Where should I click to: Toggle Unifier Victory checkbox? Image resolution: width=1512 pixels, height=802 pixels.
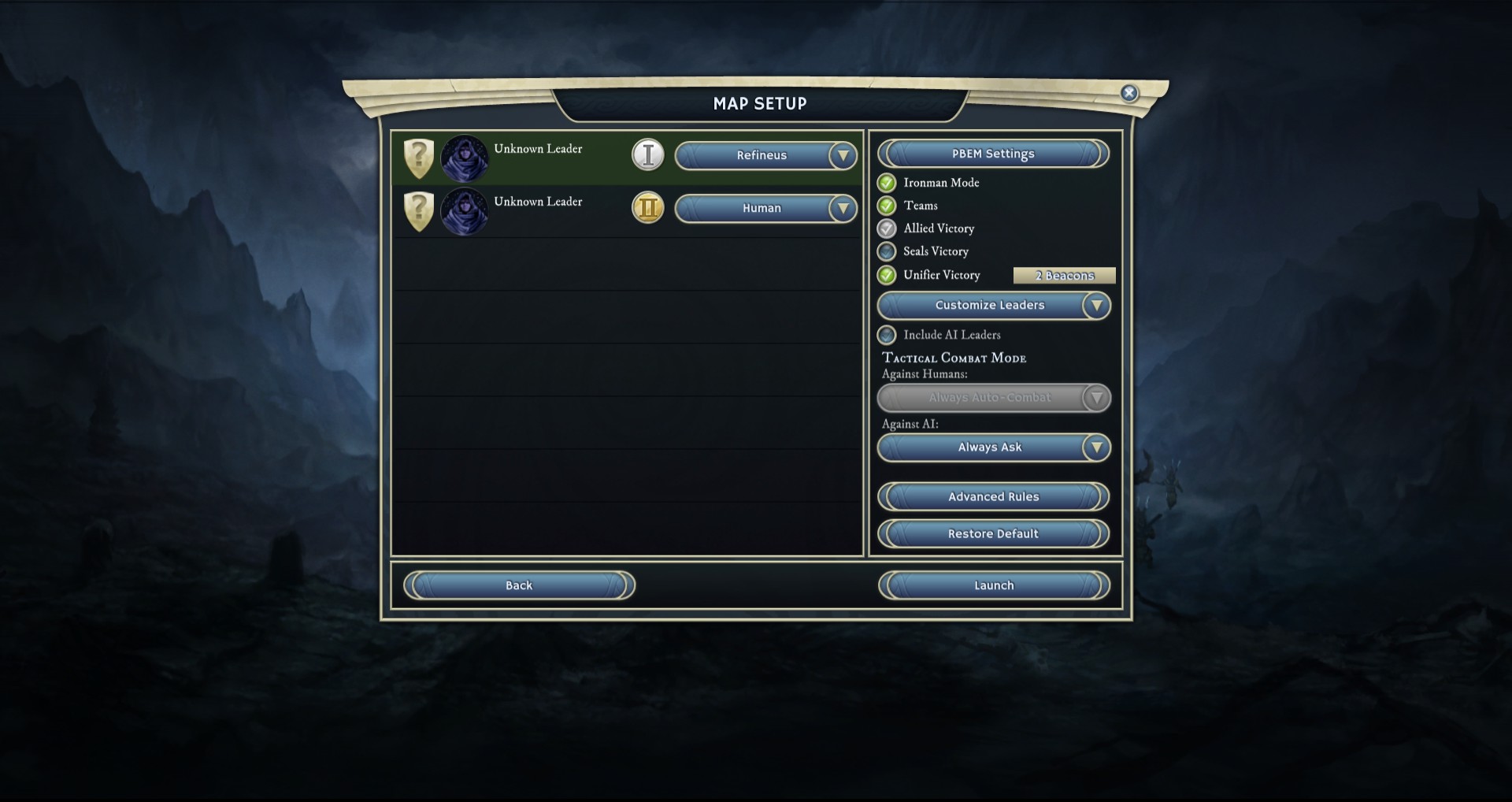pyautogui.click(x=888, y=275)
